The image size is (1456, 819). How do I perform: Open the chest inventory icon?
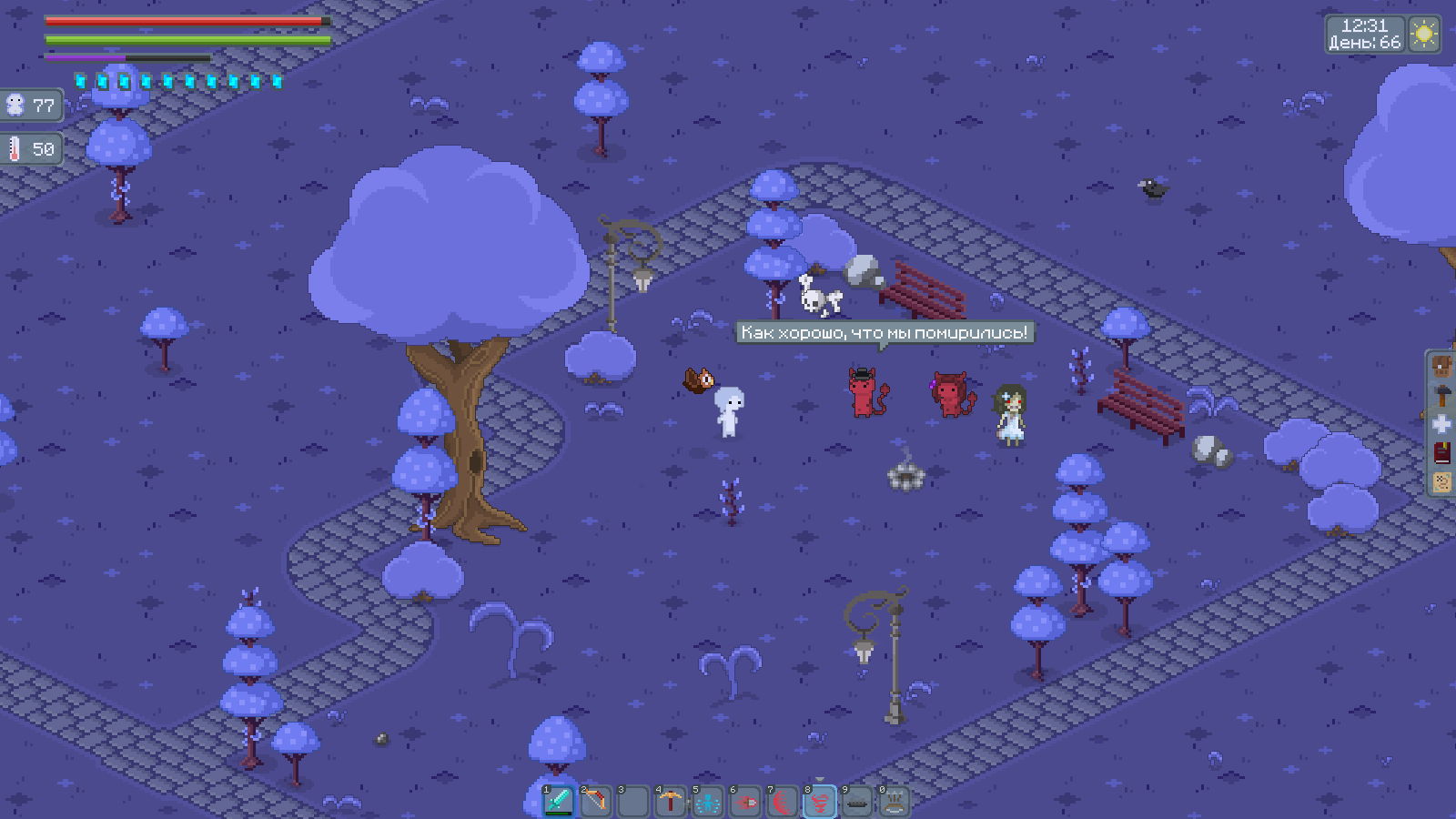(x=1442, y=368)
